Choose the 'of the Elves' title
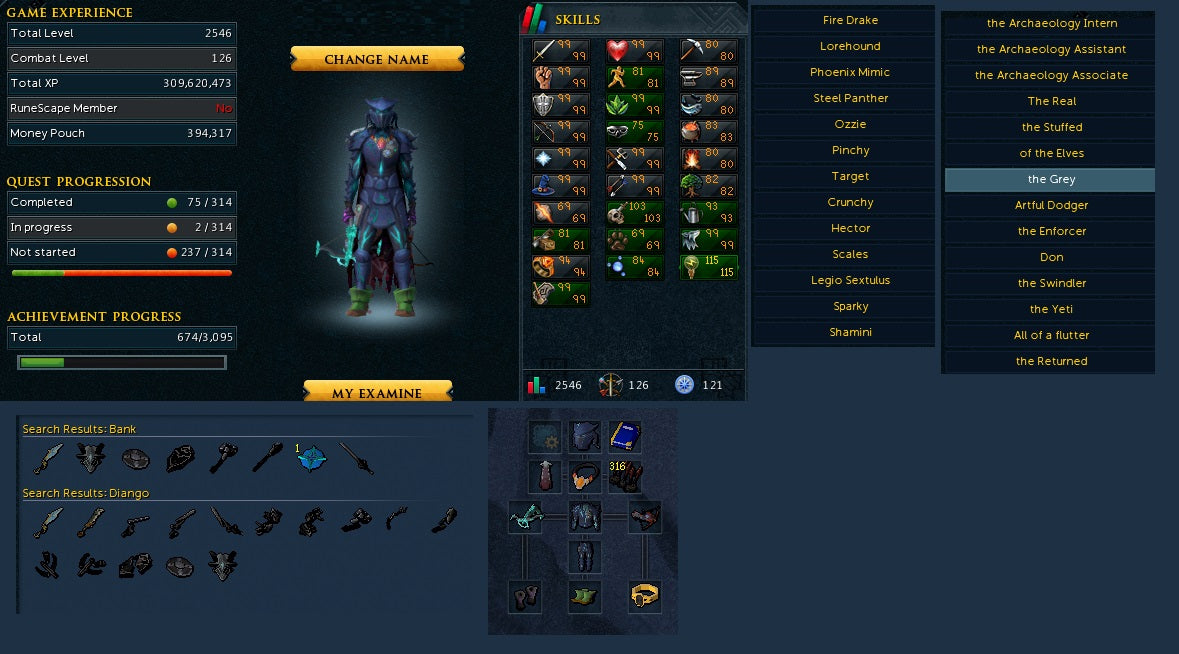The image size is (1179, 654). click(x=1051, y=153)
